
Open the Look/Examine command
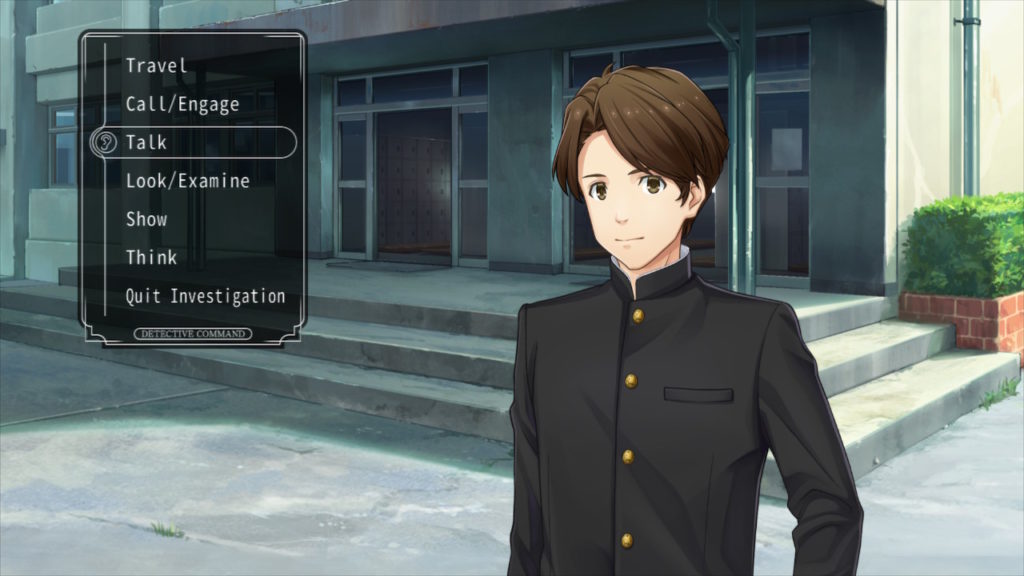[187, 181]
